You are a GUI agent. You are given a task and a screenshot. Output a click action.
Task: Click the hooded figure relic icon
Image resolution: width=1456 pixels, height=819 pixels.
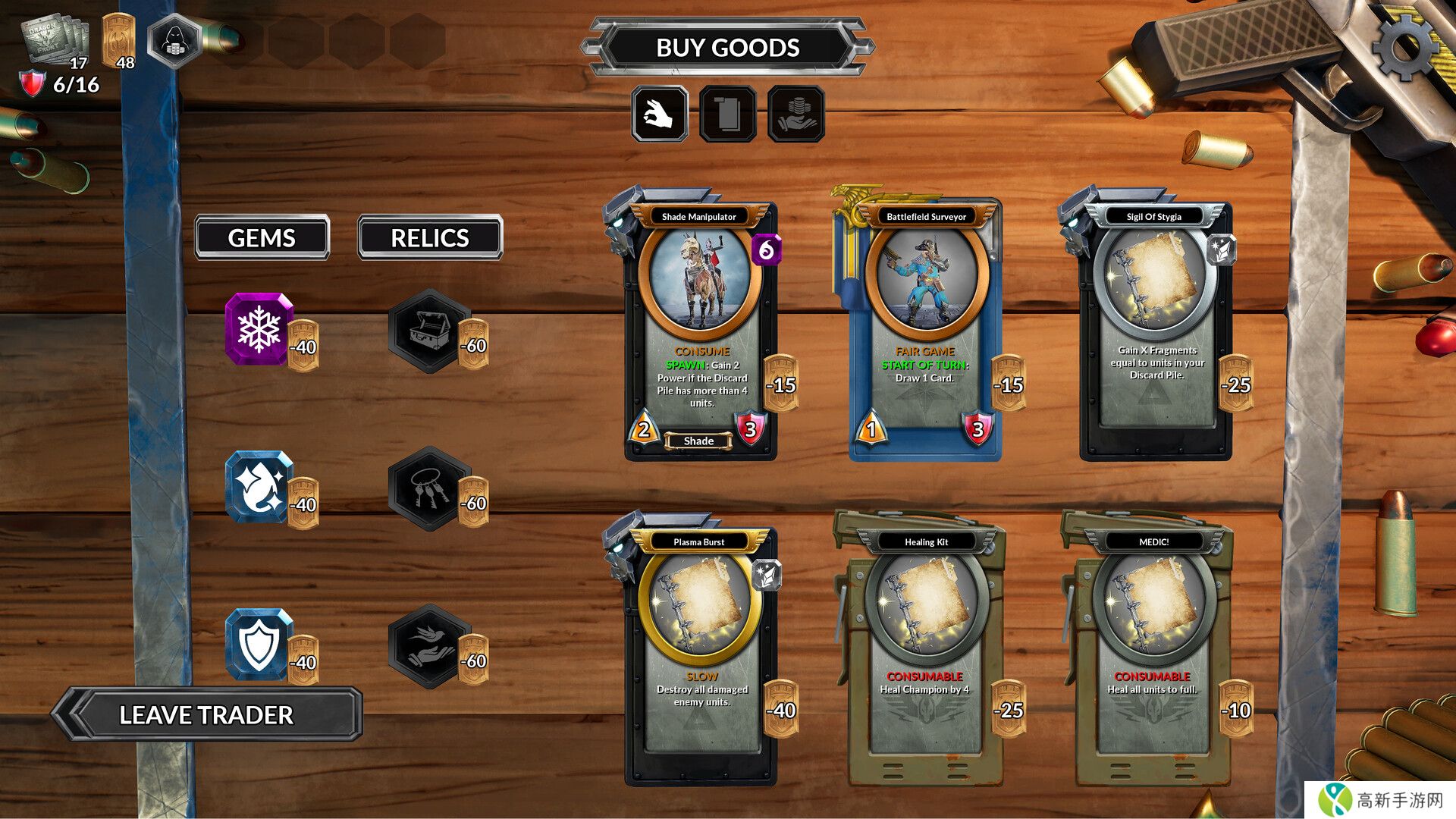pyautogui.click(x=174, y=40)
